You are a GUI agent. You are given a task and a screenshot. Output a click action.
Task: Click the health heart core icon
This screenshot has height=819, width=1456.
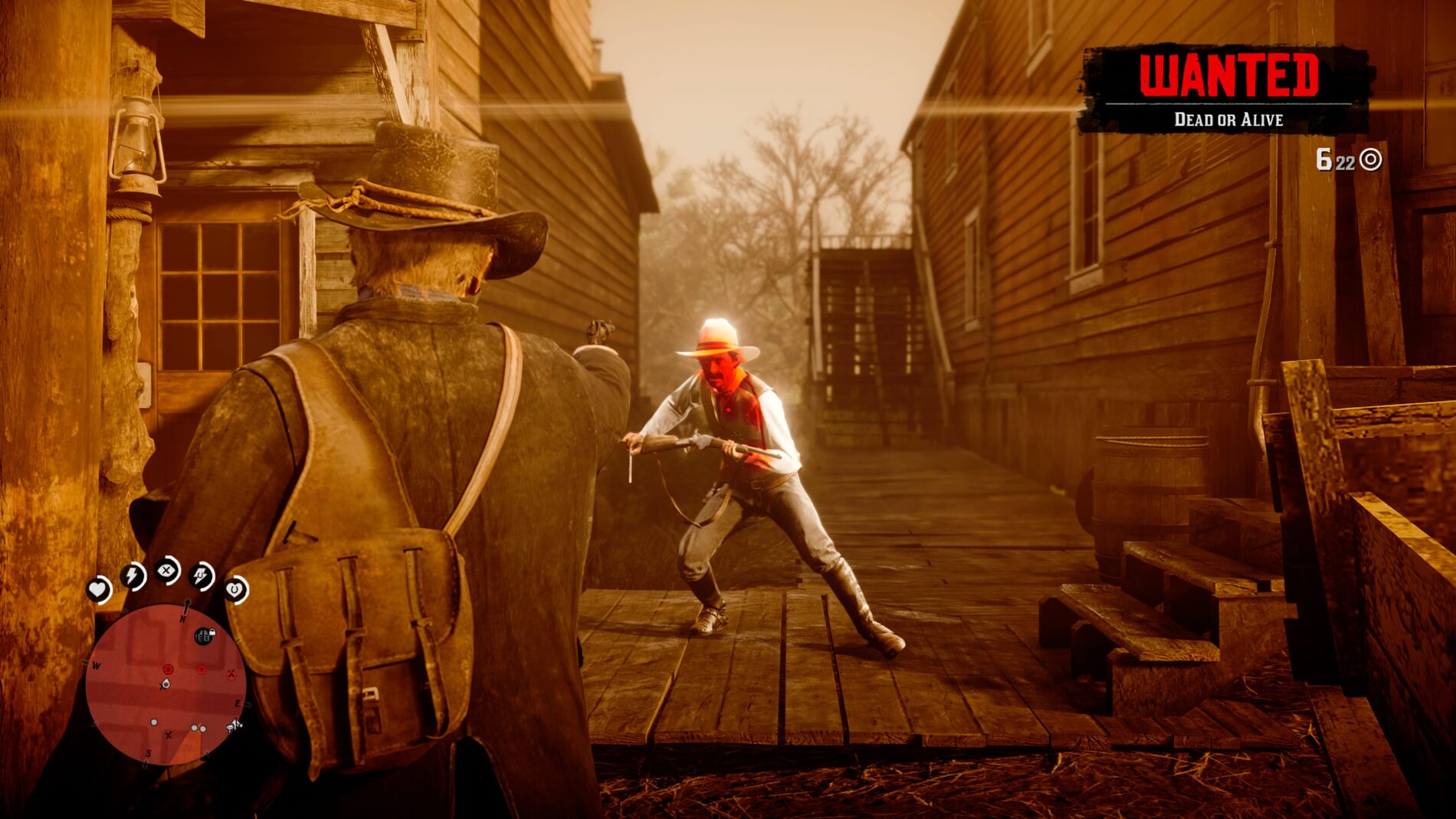point(97,588)
